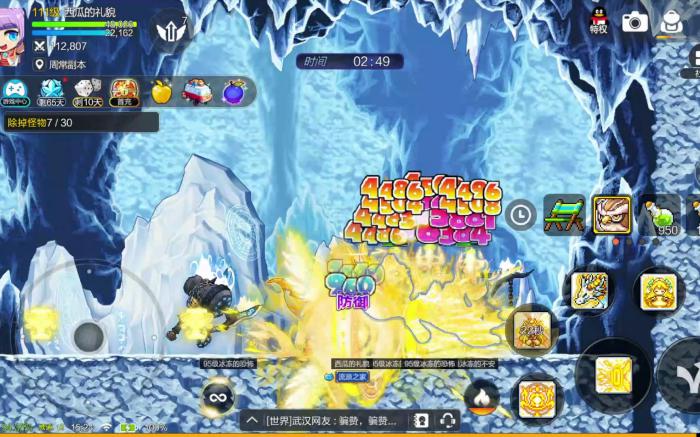
Task: Open the monster kill objective tracker
Action: (x=79, y=122)
